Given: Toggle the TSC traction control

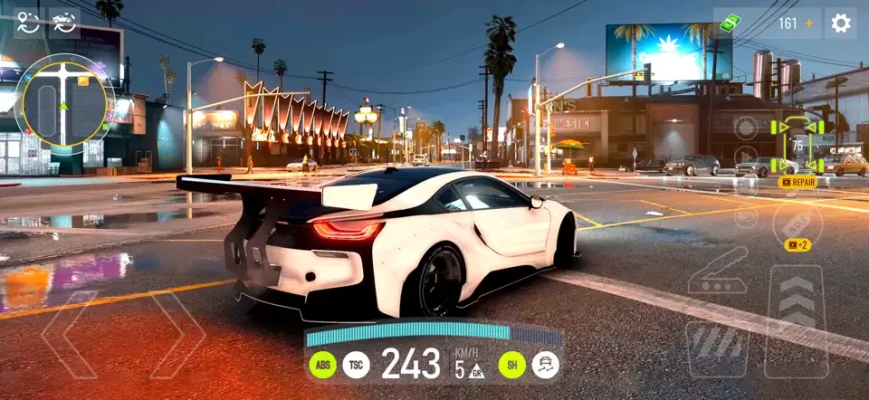Looking at the screenshot, I should coord(356,365).
